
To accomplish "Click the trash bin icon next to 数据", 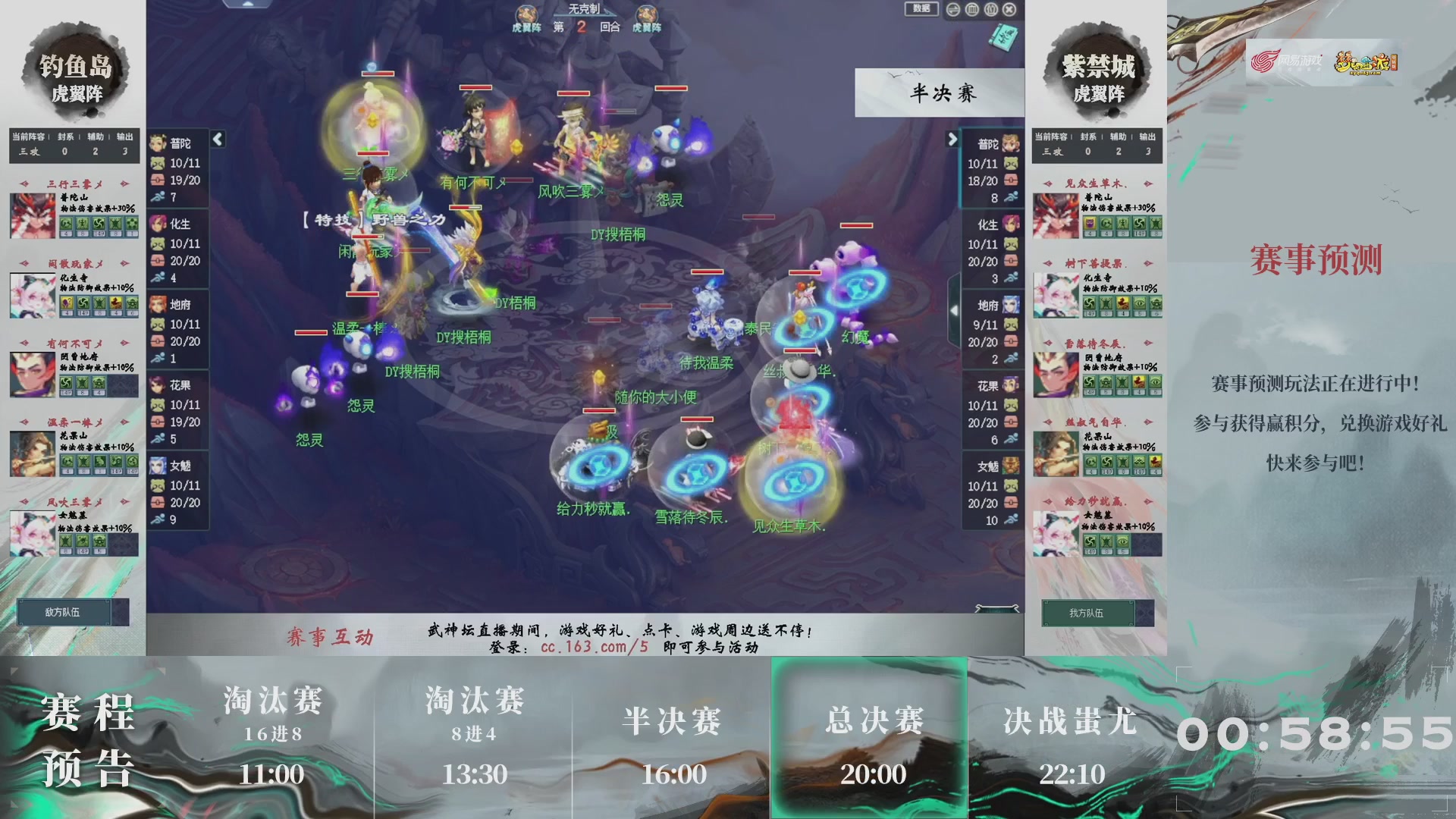I will click(971, 9).
